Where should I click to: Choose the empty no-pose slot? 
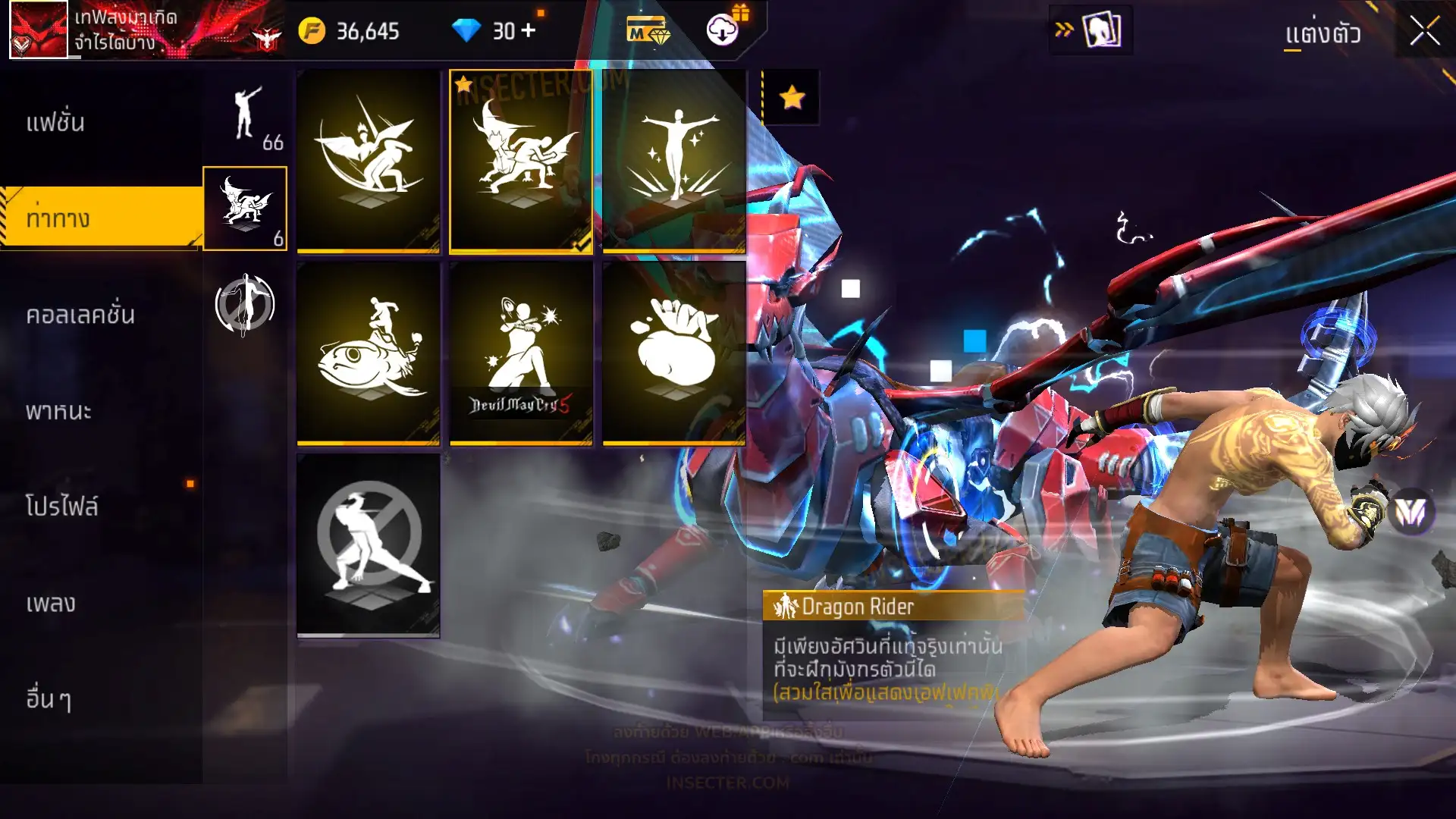tap(369, 545)
